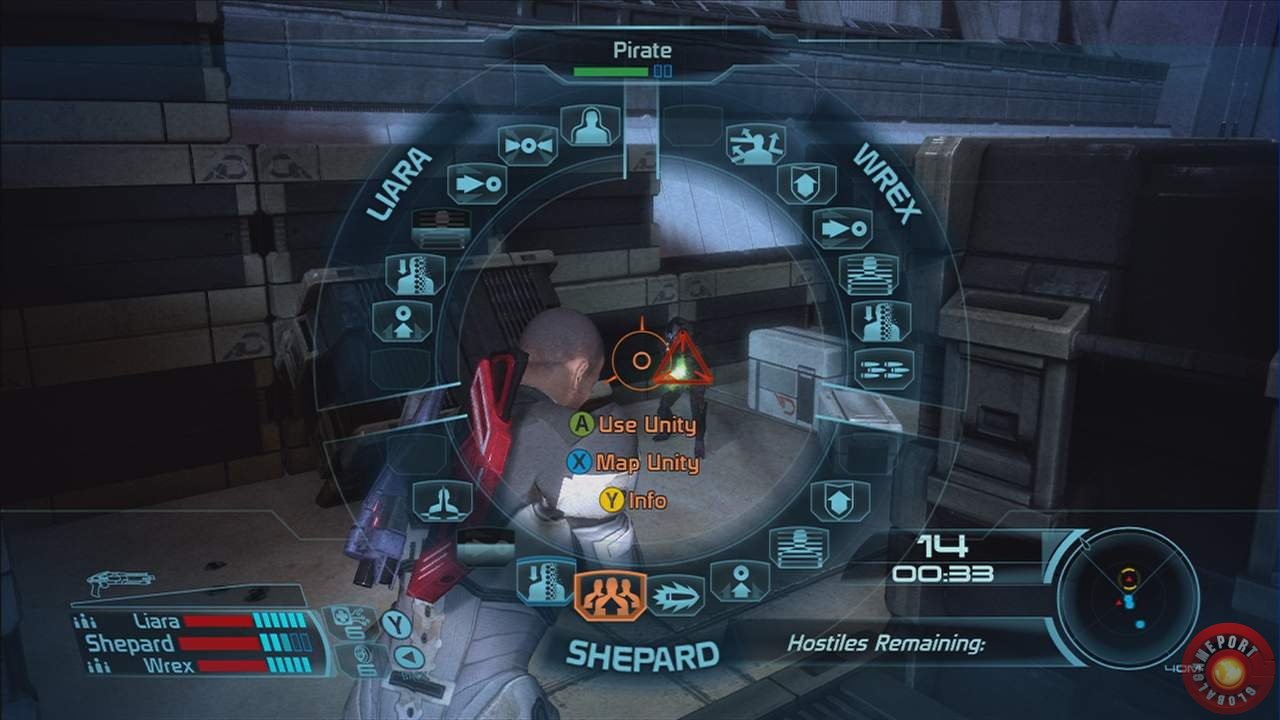Activate Shepard's spiked projectile power icon
1280x720 pixels.
[x=676, y=596]
